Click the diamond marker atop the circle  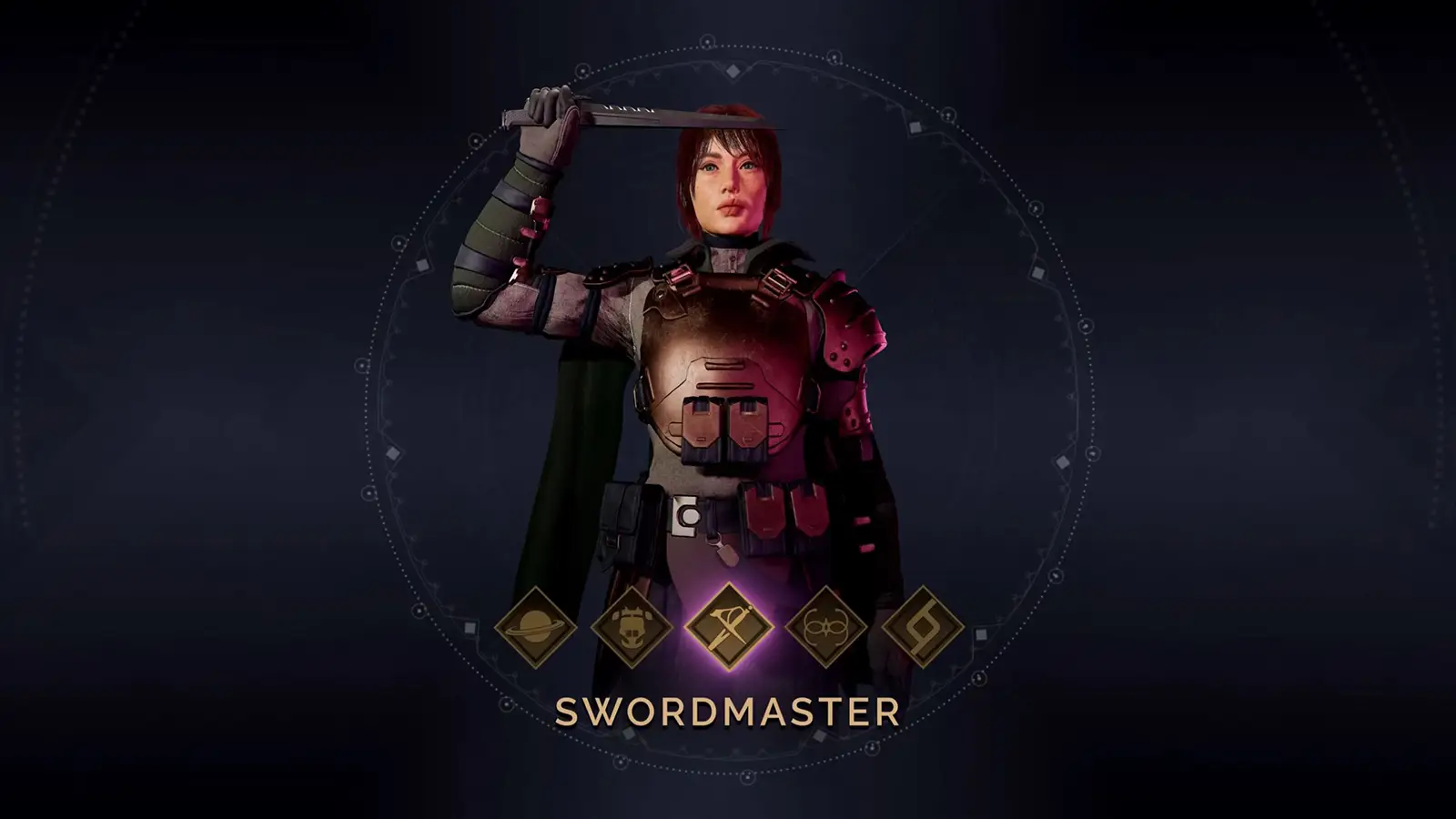(x=733, y=70)
